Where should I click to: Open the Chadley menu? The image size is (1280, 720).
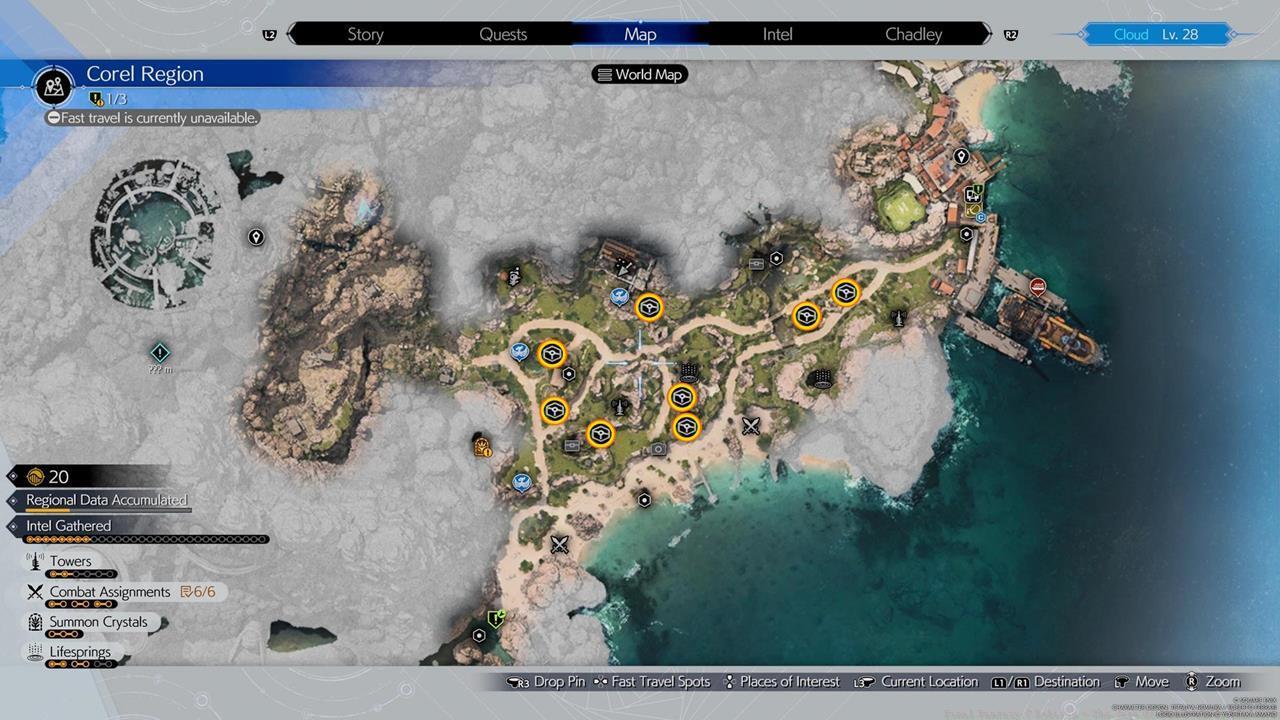[913, 33]
